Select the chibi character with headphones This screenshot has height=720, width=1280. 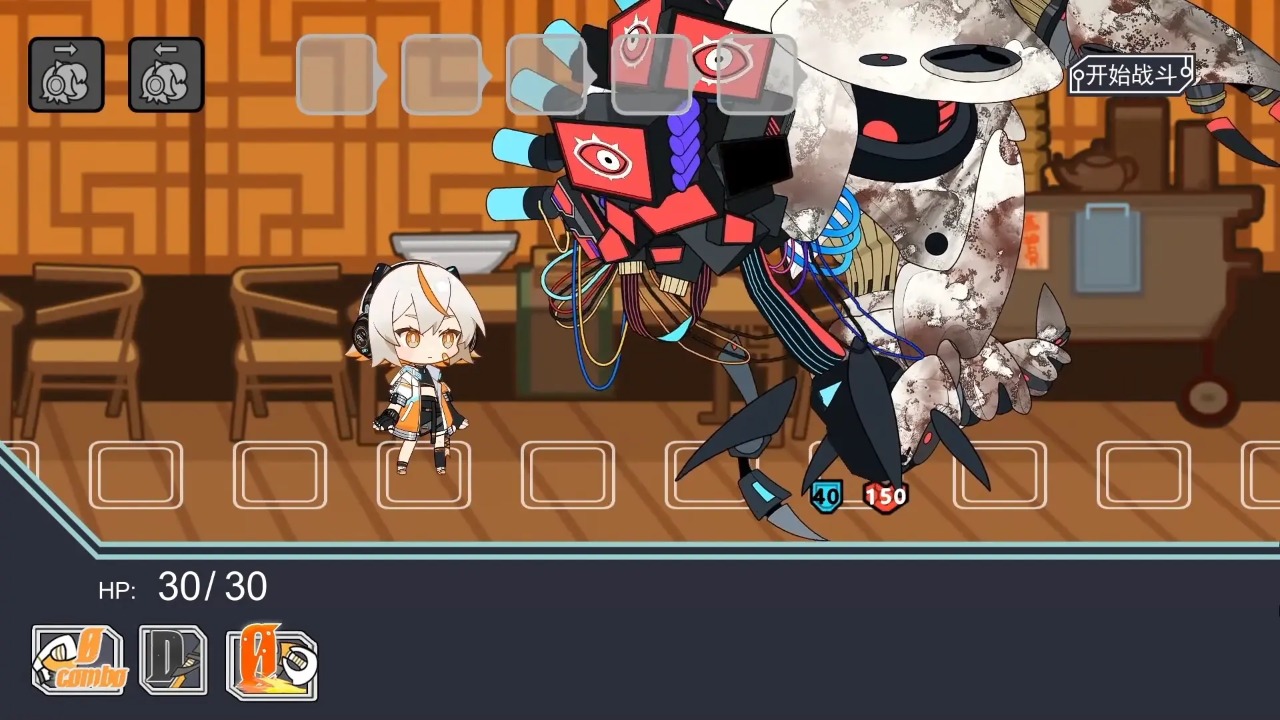[420, 370]
